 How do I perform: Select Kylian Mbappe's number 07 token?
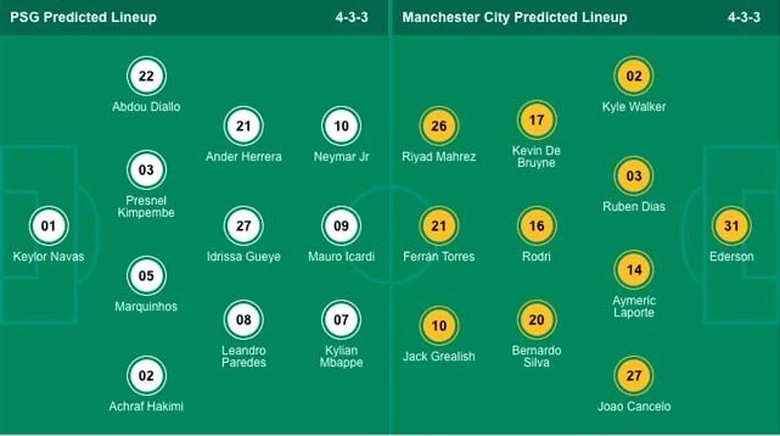tap(341, 320)
